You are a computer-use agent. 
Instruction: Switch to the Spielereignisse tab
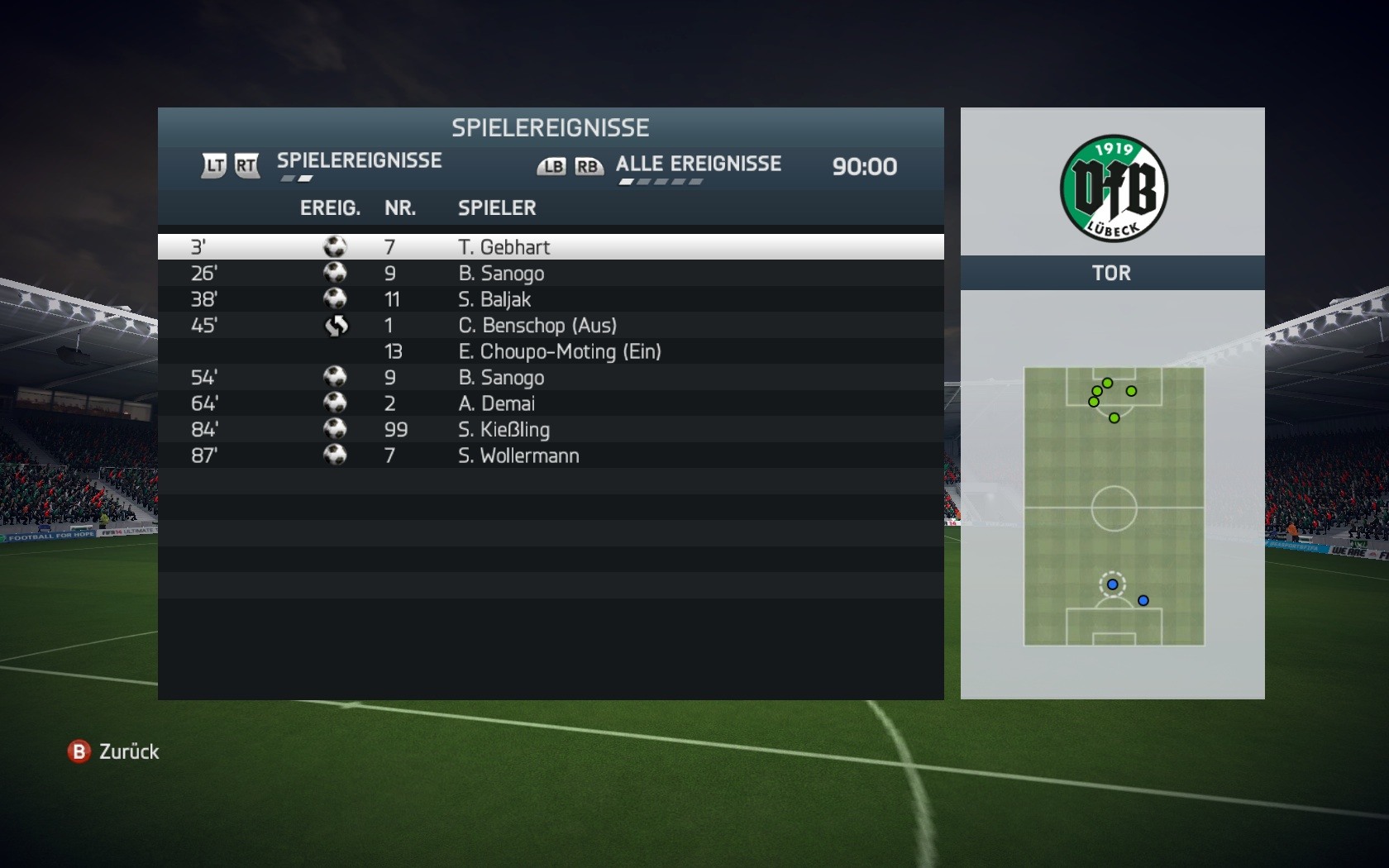pos(359,161)
